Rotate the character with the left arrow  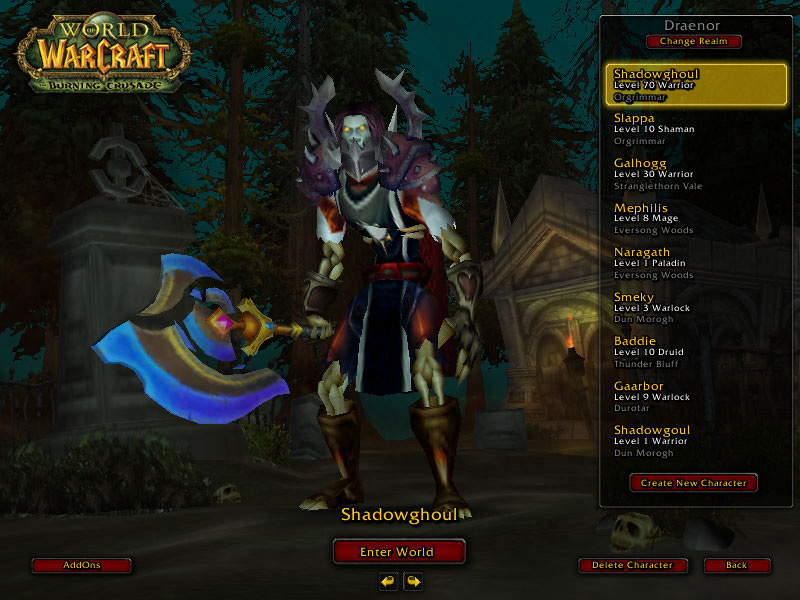(x=387, y=580)
